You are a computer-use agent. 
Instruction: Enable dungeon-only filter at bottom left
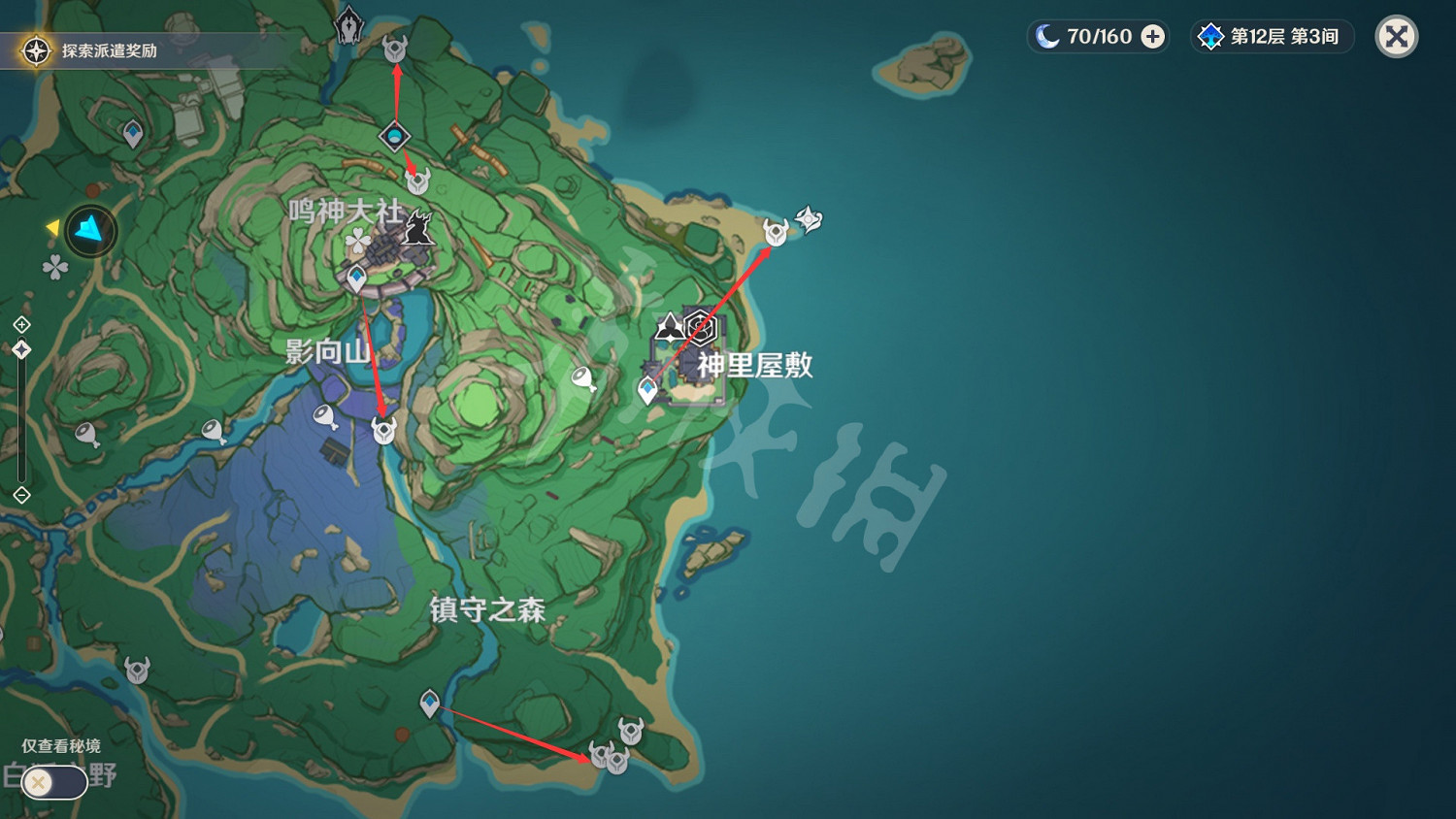[53, 781]
